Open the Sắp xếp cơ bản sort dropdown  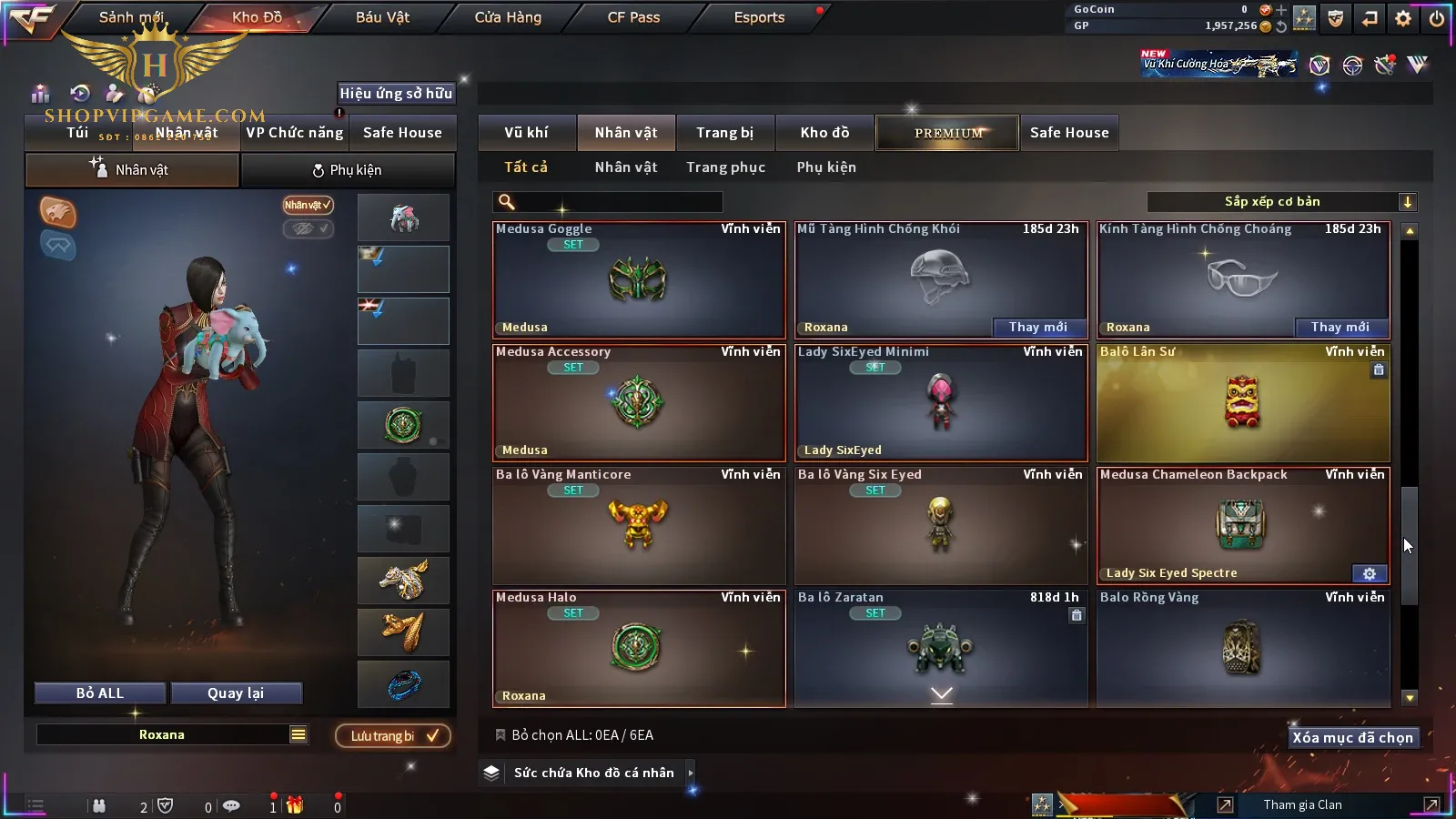click(1281, 202)
